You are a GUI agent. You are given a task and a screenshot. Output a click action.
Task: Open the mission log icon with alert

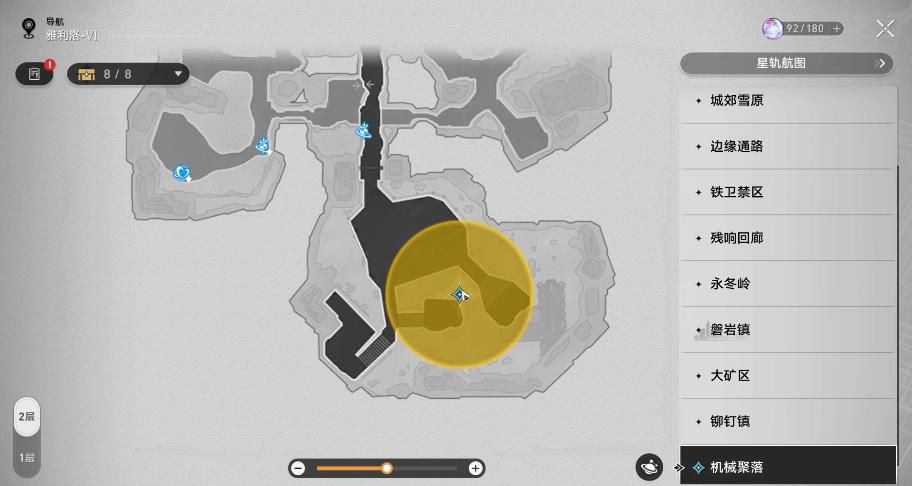pyautogui.click(x=35, y=74)
